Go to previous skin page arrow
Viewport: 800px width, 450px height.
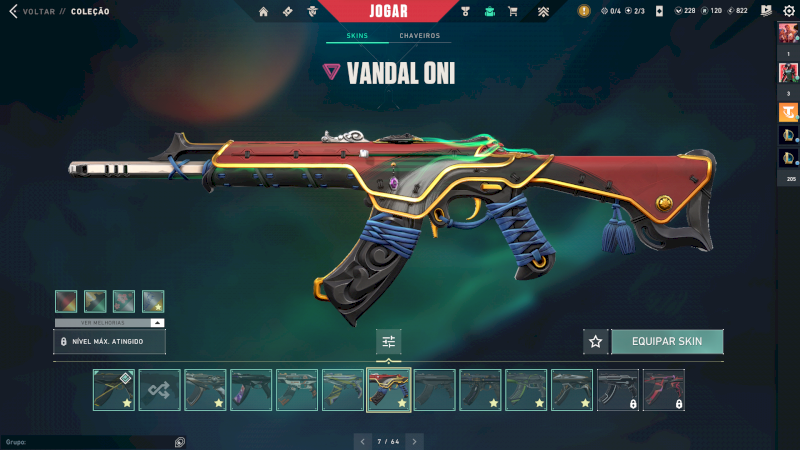point(363,440)
